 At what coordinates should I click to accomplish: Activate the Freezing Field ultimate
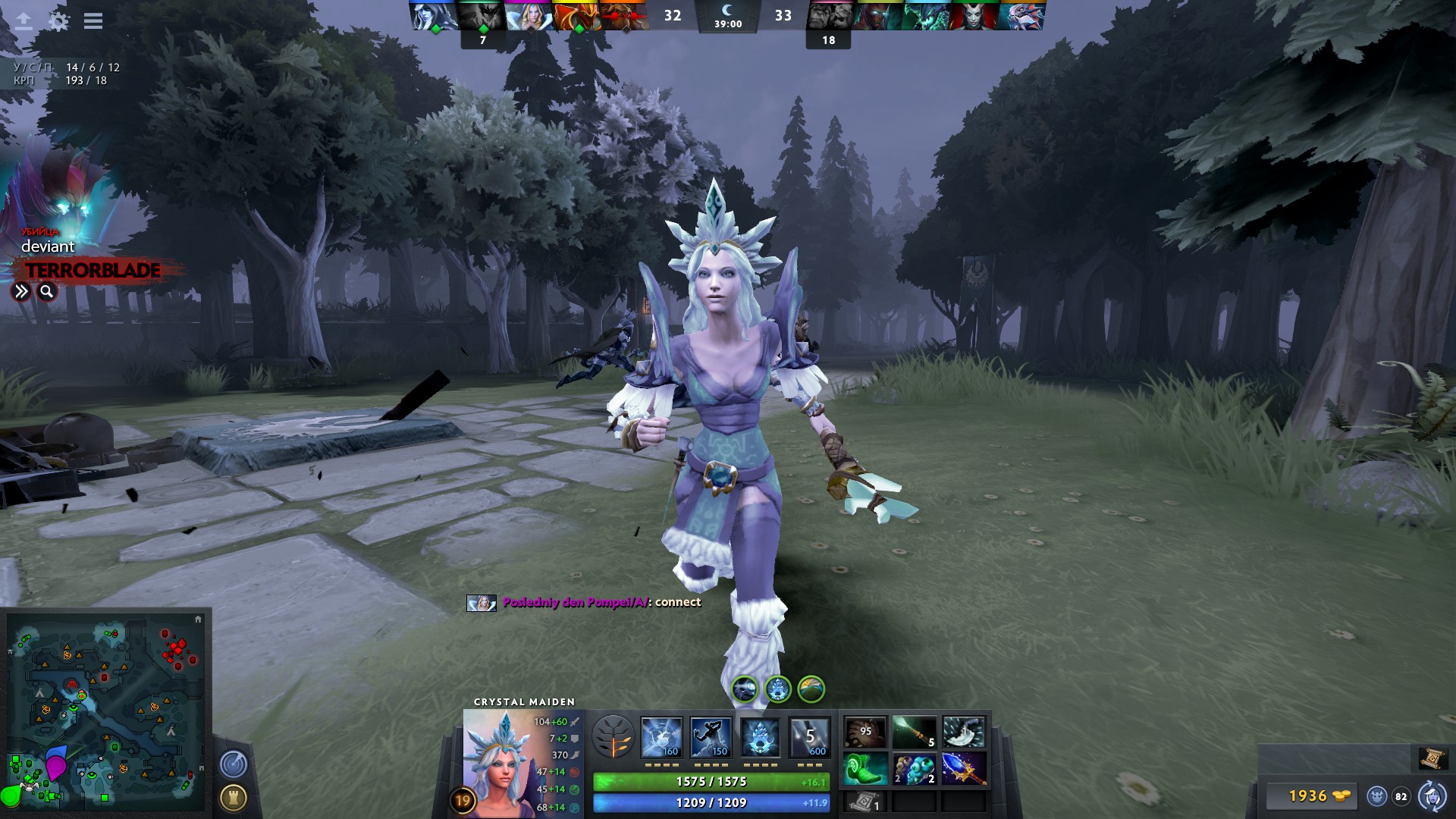[811, 735]
